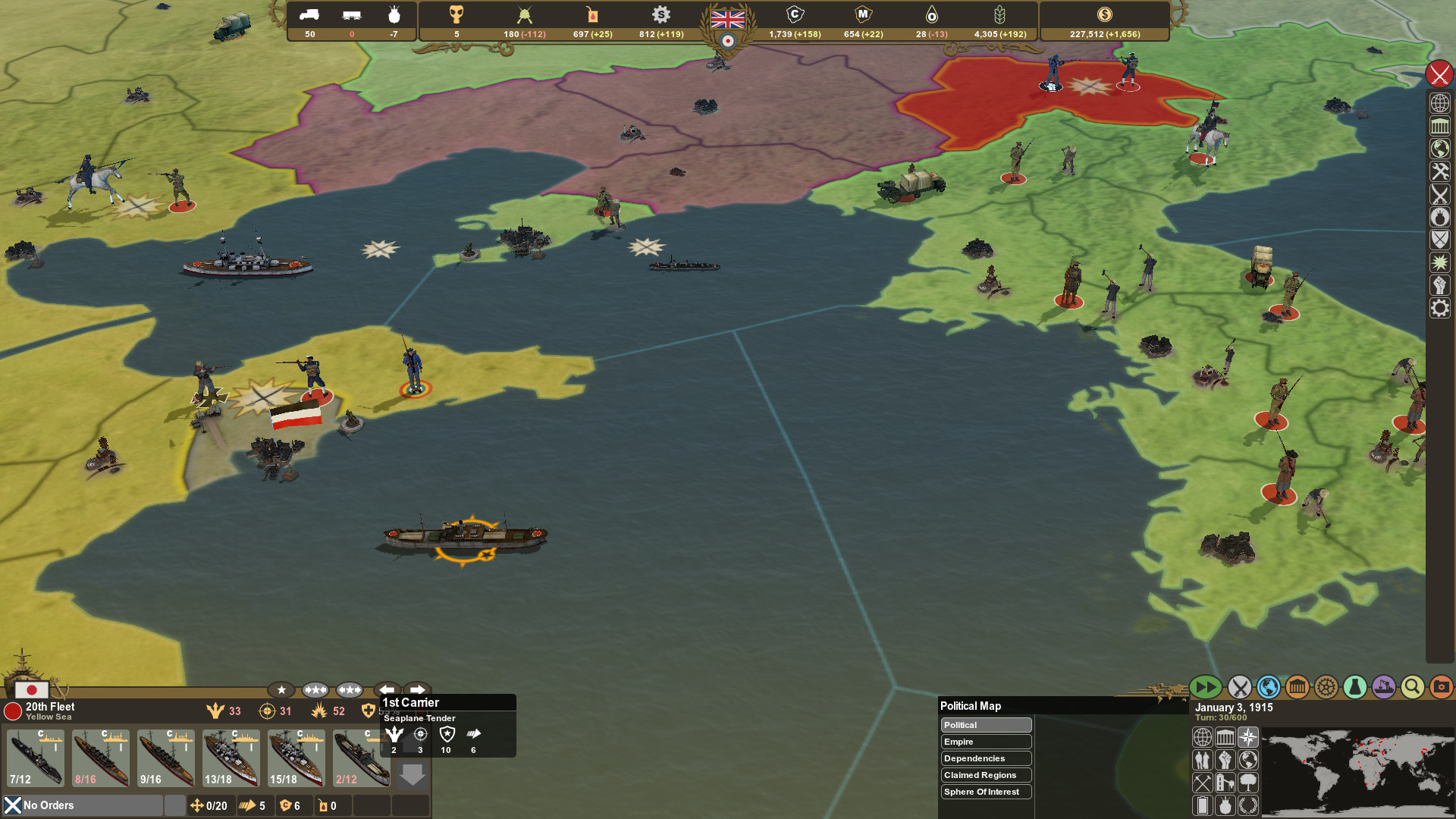Click the next-unit arrow beside 1st Carrier

[416, 690]
